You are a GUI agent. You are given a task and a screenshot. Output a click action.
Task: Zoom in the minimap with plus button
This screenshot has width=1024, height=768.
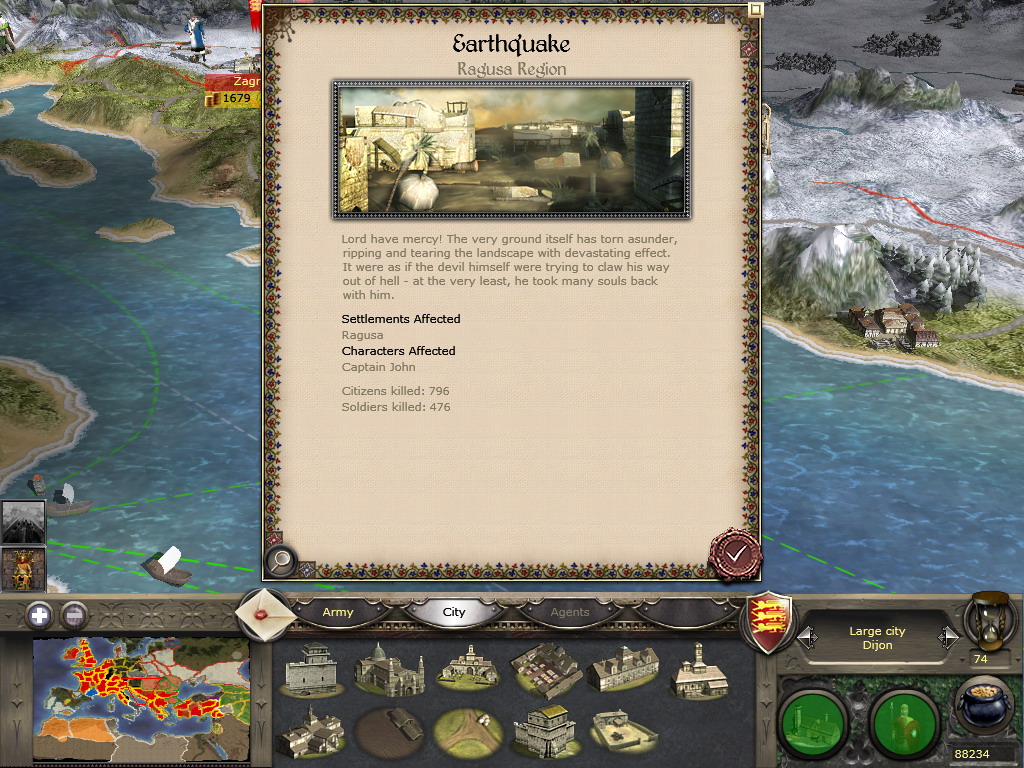(x=39, y=614)
